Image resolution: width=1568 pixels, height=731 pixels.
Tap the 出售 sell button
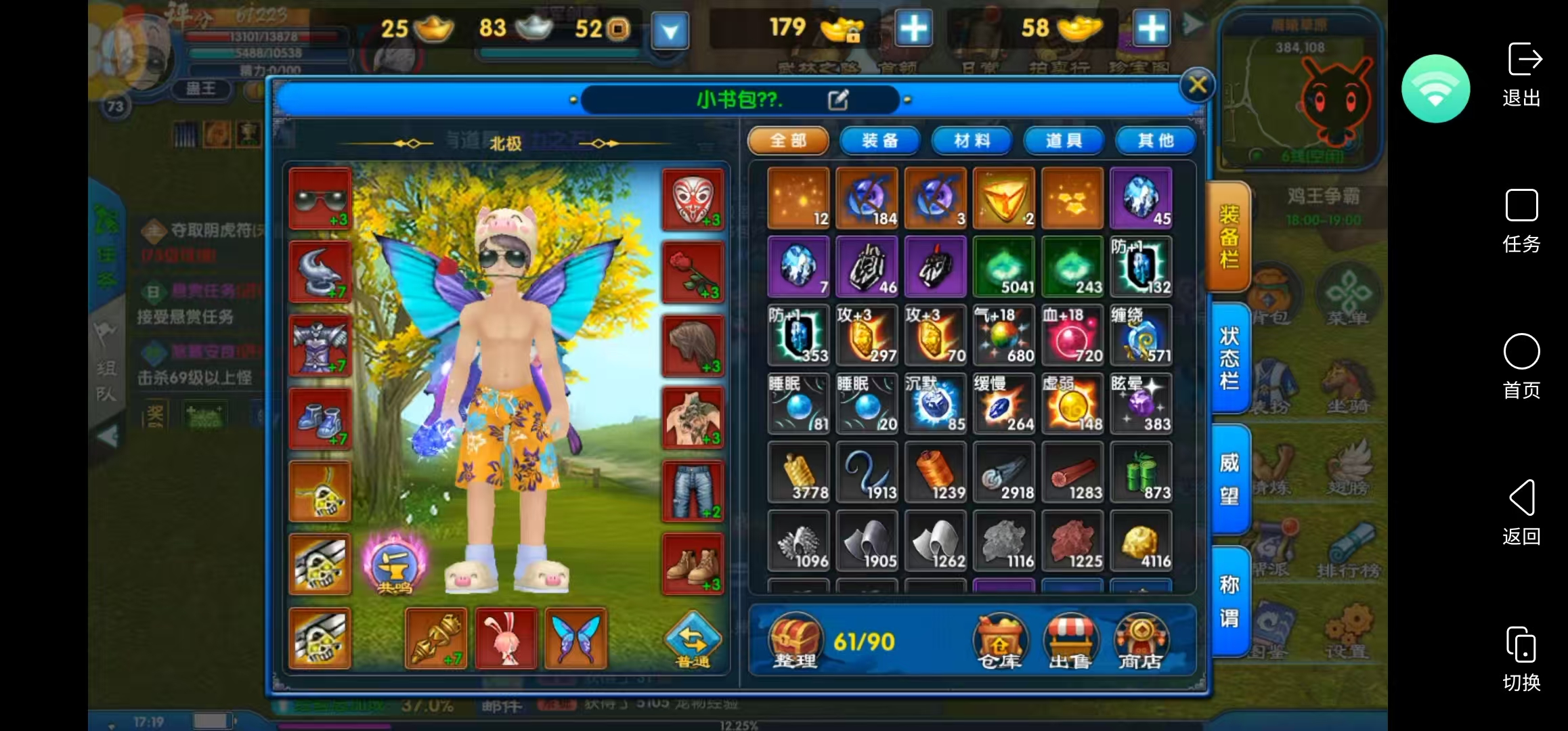(x=1070, y=642)
